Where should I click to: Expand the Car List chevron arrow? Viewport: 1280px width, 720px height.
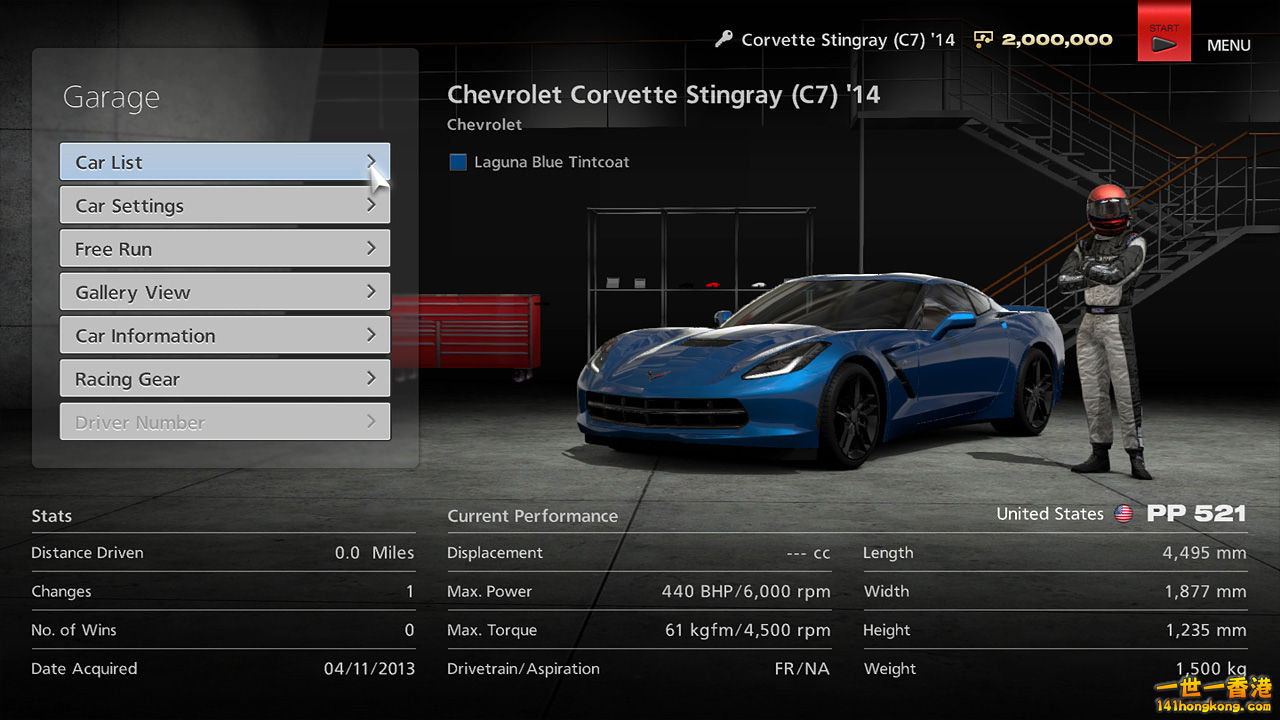click(x=374, y=161)
